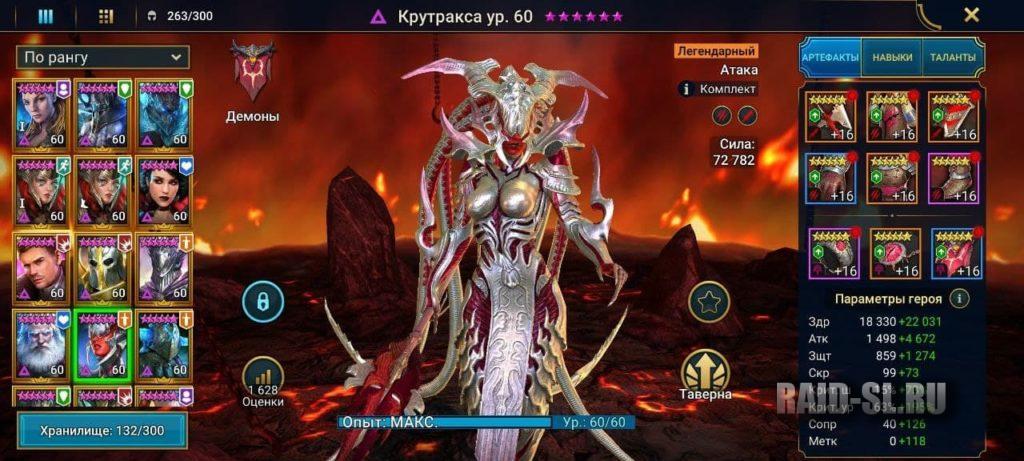
Task: Close the champion screen
Action: click(x=970, y=15)
